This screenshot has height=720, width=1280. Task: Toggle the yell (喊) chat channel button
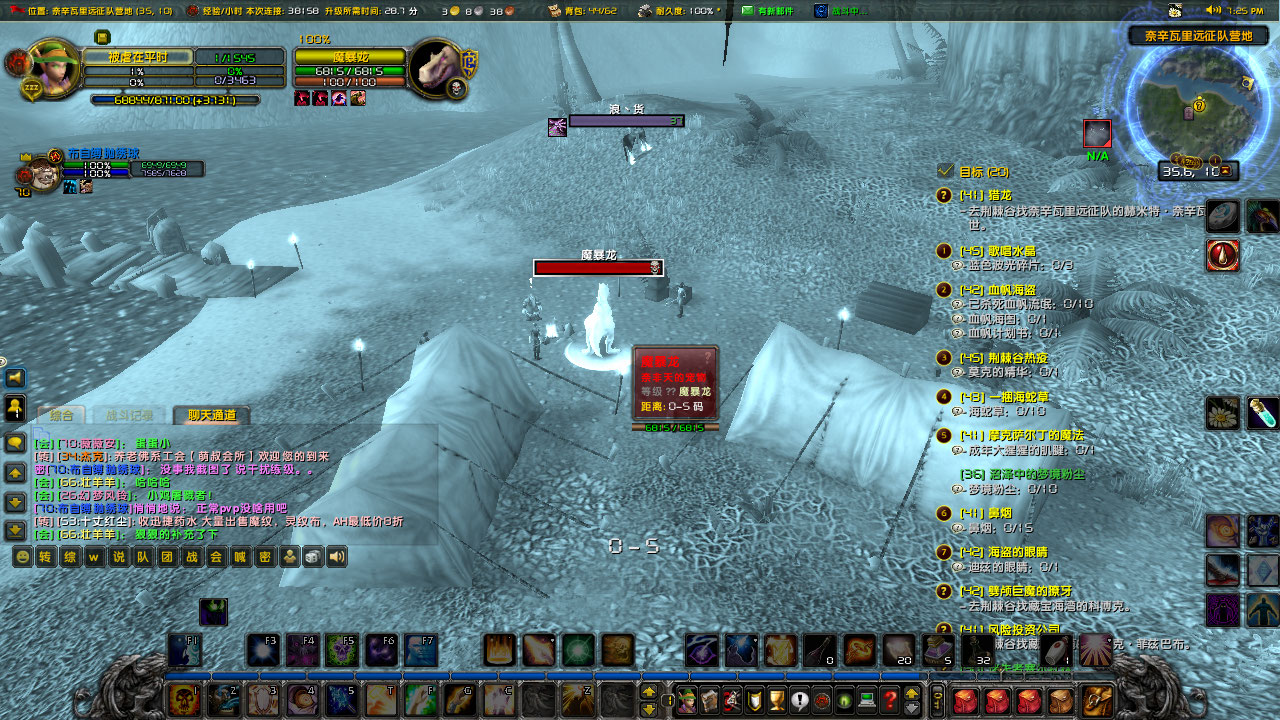(x=241, y=556)
